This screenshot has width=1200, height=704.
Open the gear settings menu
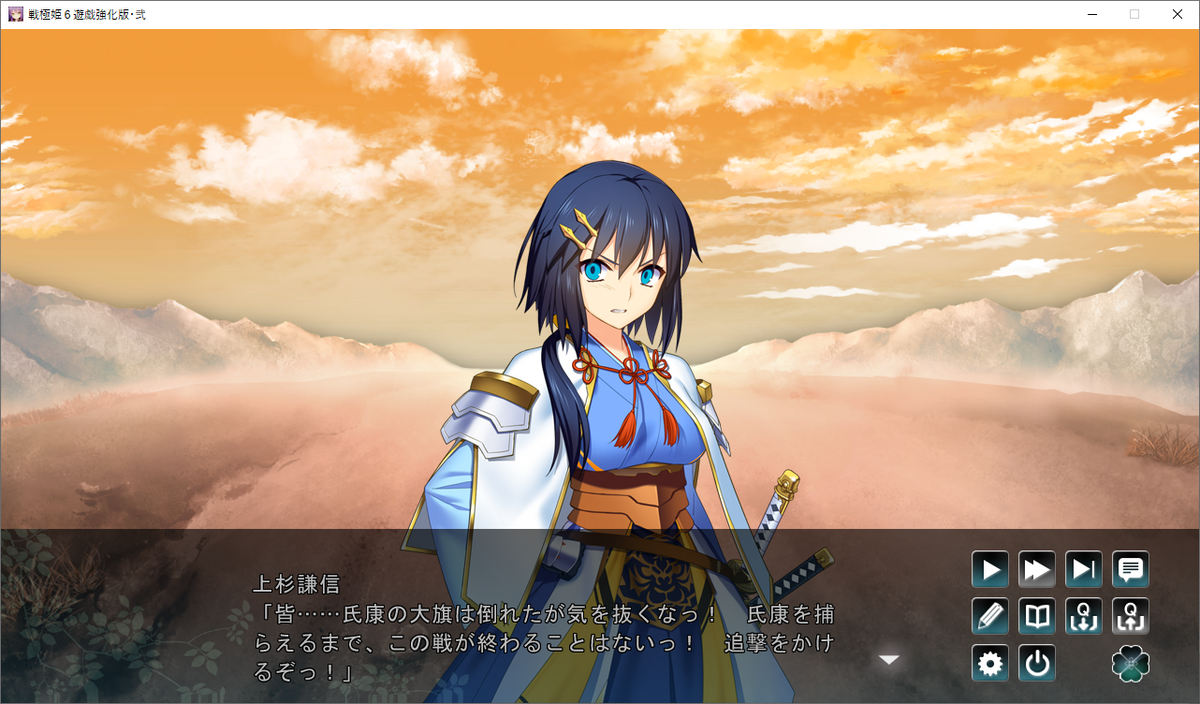click(990, 663)
